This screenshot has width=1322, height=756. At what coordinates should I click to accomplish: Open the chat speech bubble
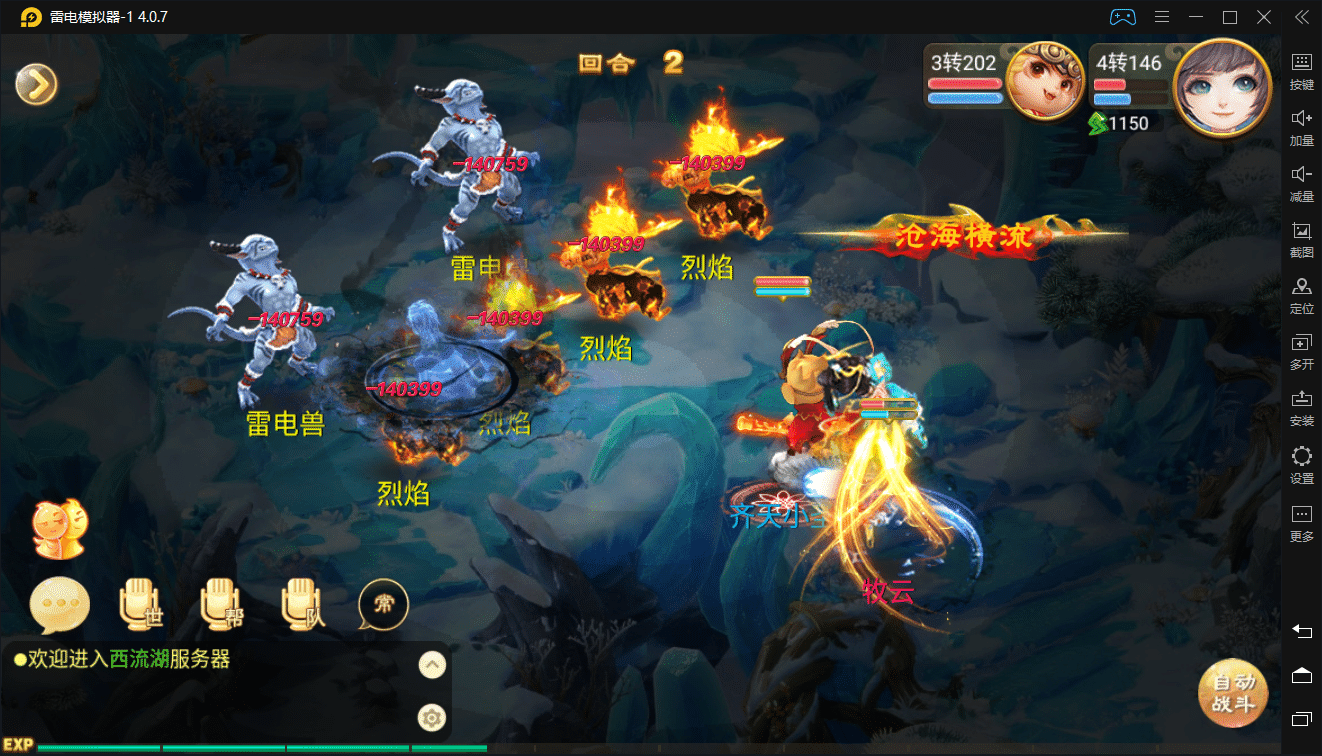click(x=60, y=604)
